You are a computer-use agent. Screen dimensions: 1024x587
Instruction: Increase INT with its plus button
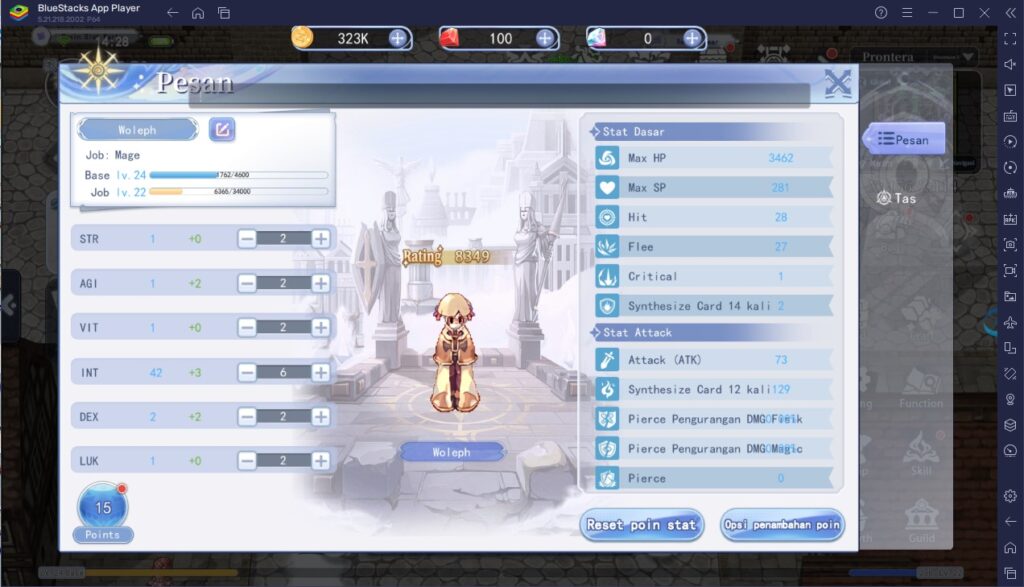coord(320,372)
